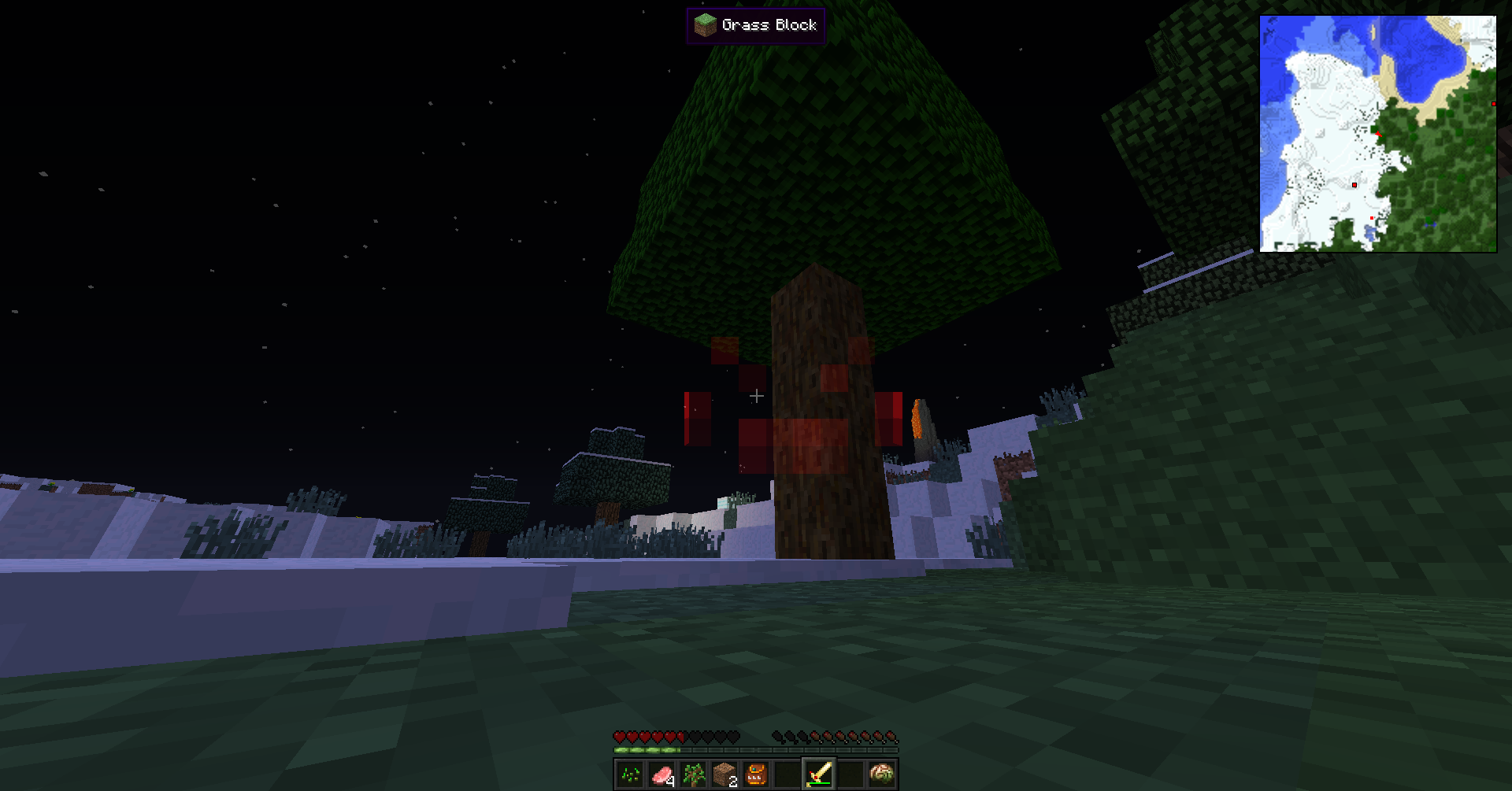
Task: Choose the oak sapling hotbar slot
Action: click(x=693, y=774)
